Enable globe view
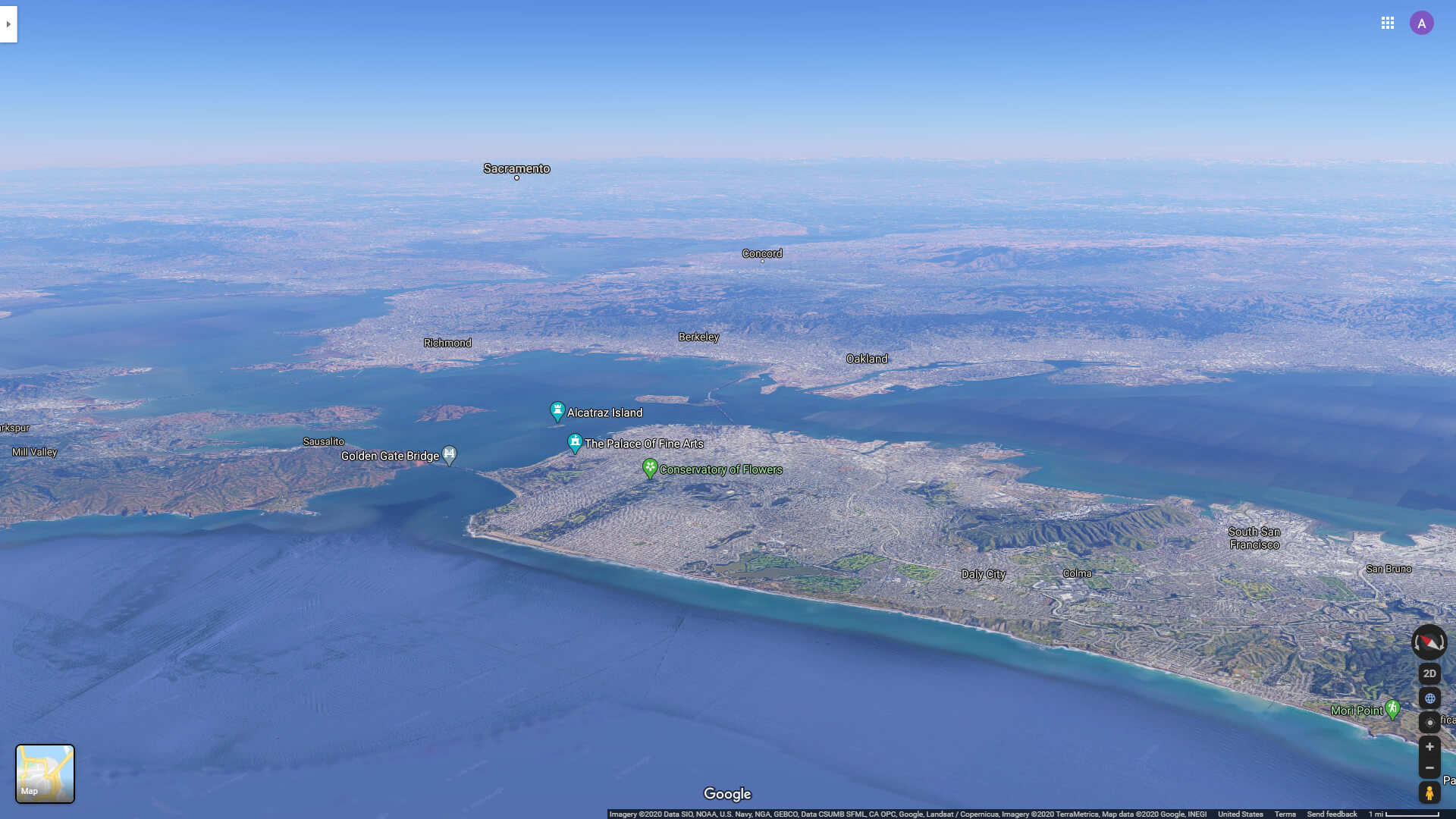Viewport: 1456px width, 819px height. pyautogui.click(x=1429, y=698)
